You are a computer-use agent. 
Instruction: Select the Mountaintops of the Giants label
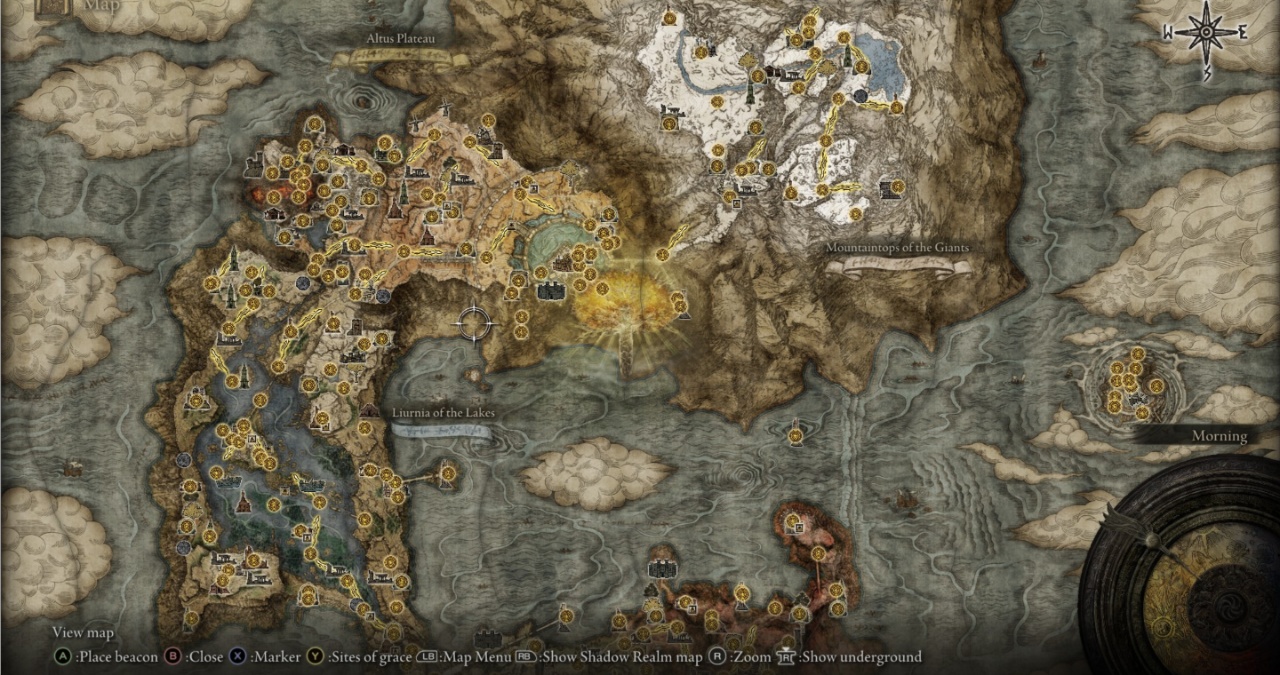tap(897, 247)
